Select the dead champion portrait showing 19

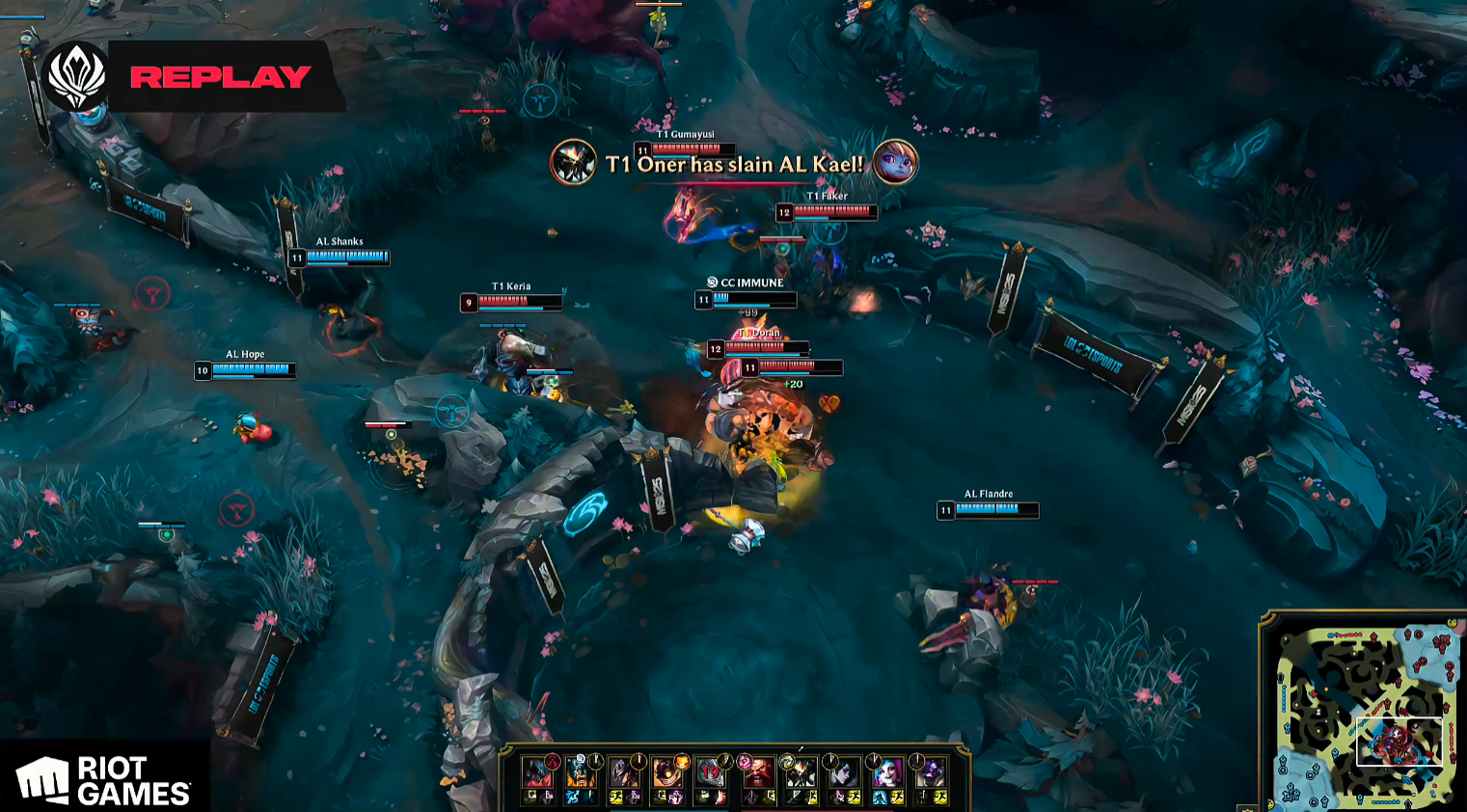(710, 773)
